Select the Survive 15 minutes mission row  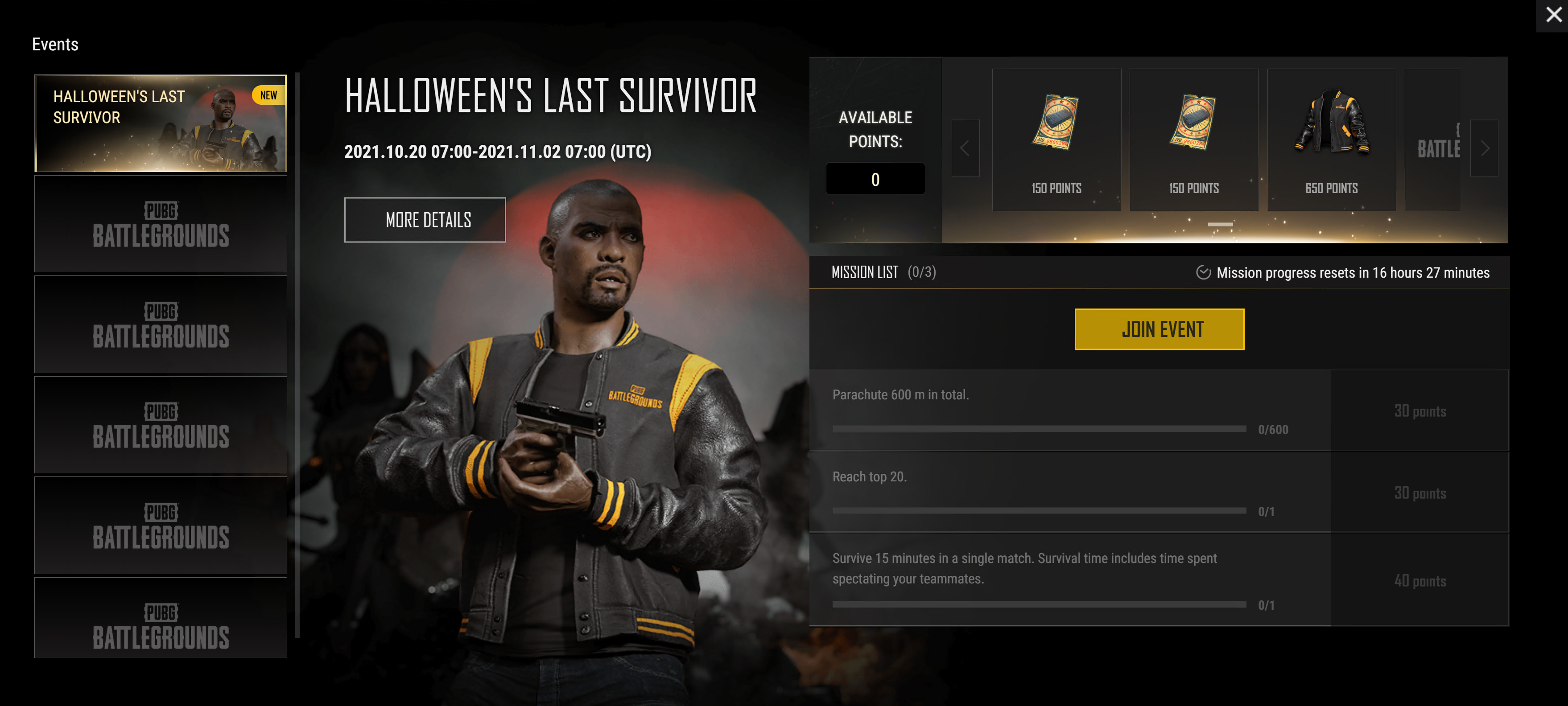(1069, 579)
